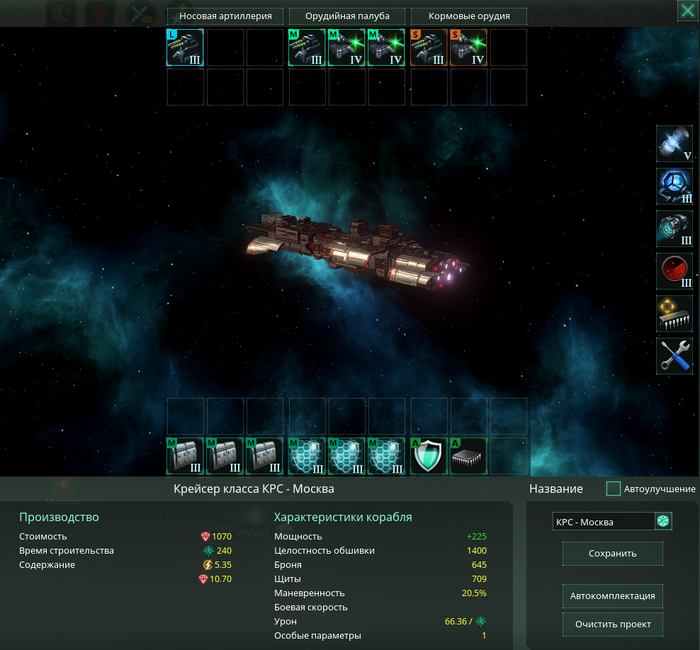This screenshot has height=650, width=700.
Task: Toggle the Автоулучшение auto-upgrade checkbox
Action: [x=614, y=489]
